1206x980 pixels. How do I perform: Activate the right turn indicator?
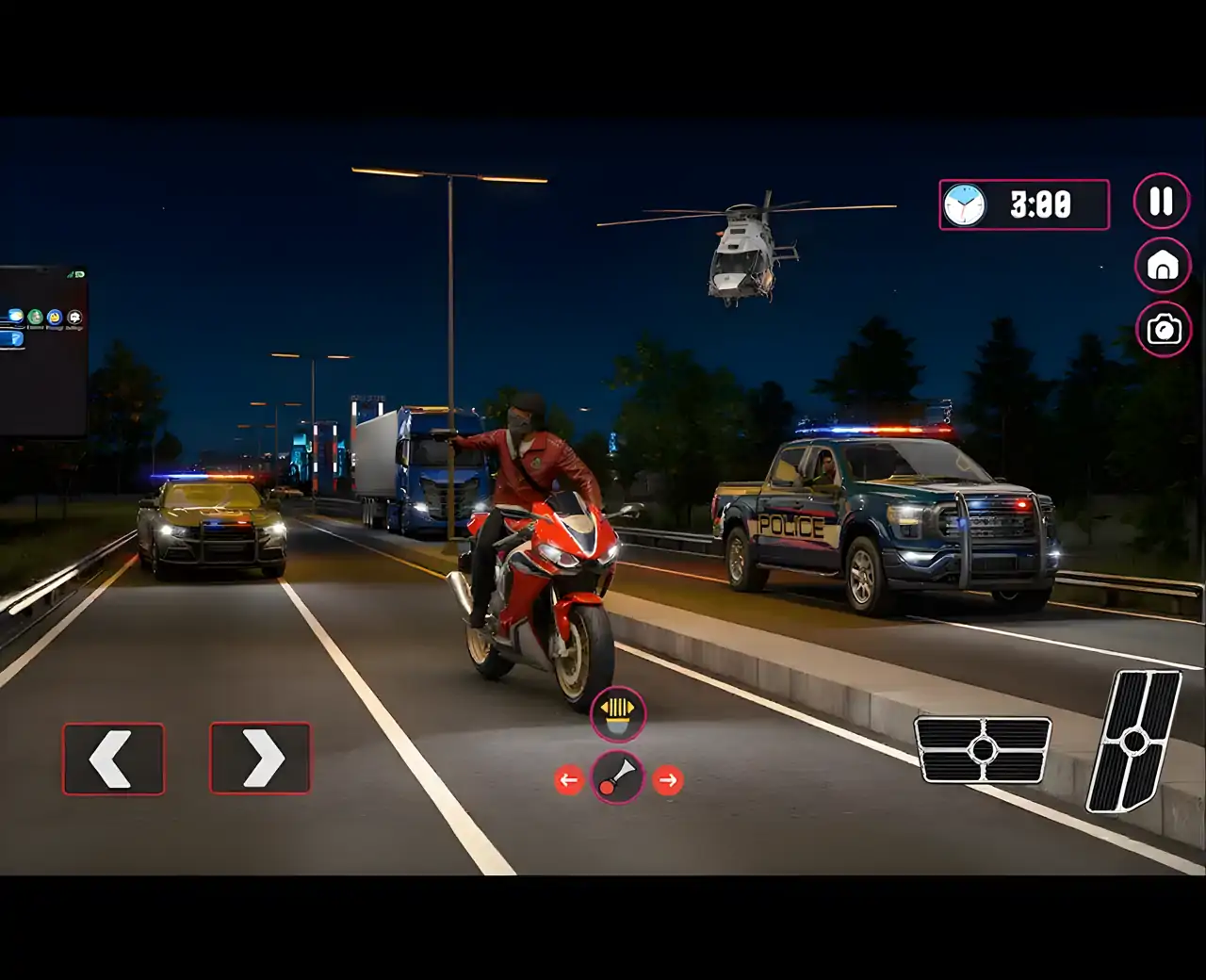[x=668, y=779]
